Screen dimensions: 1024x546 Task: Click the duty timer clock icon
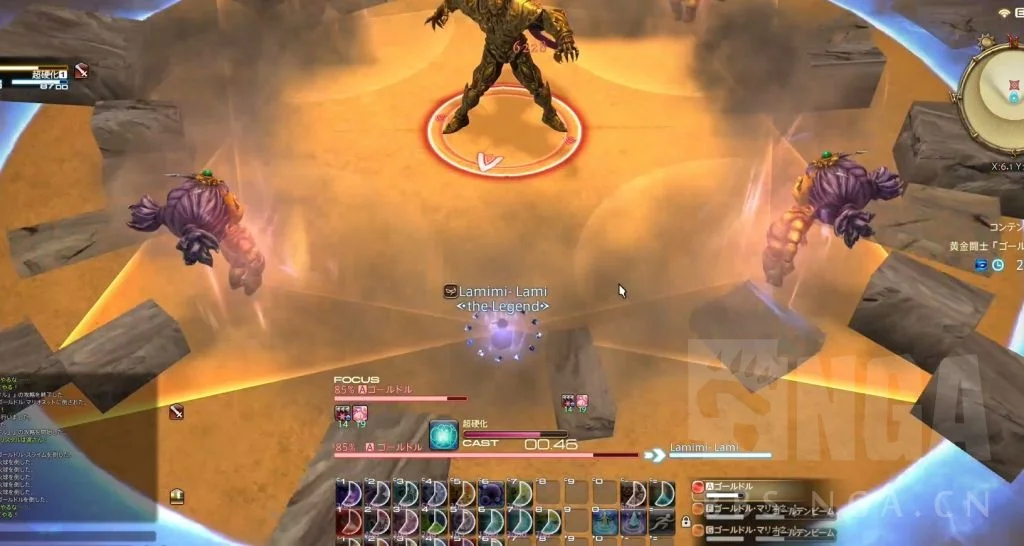click(997, 265)
